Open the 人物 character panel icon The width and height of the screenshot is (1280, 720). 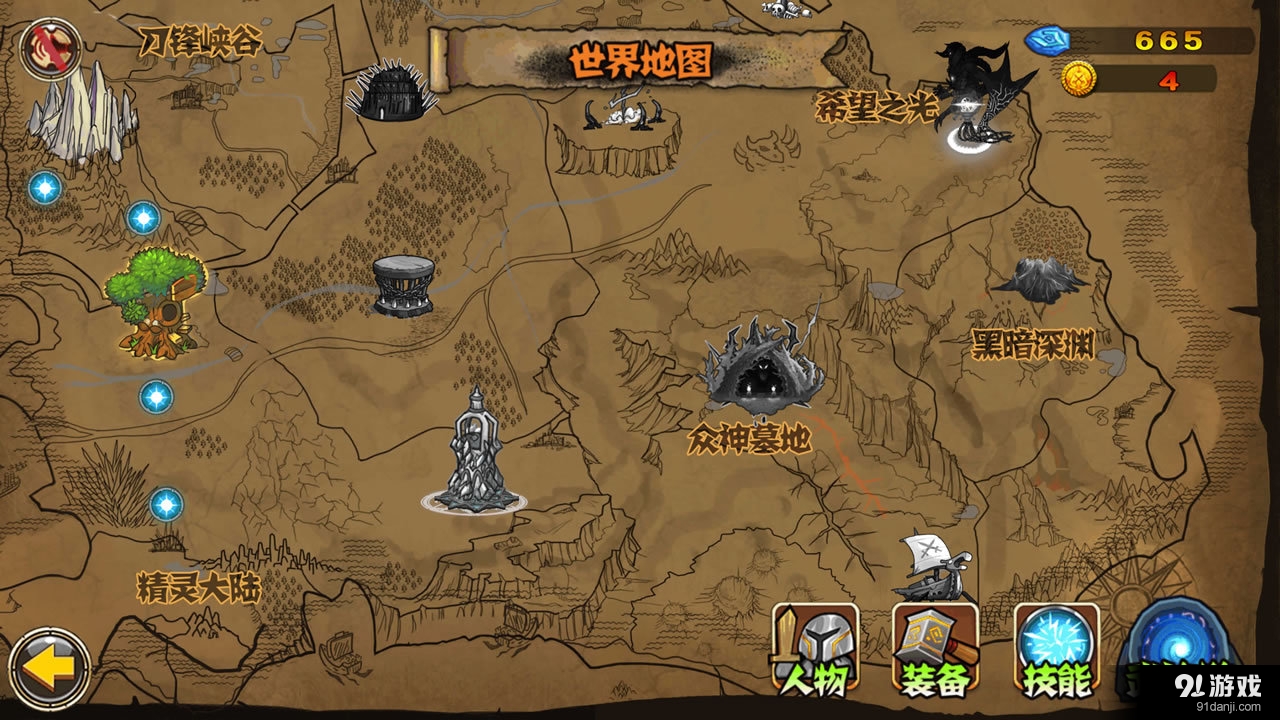(814, 649)
